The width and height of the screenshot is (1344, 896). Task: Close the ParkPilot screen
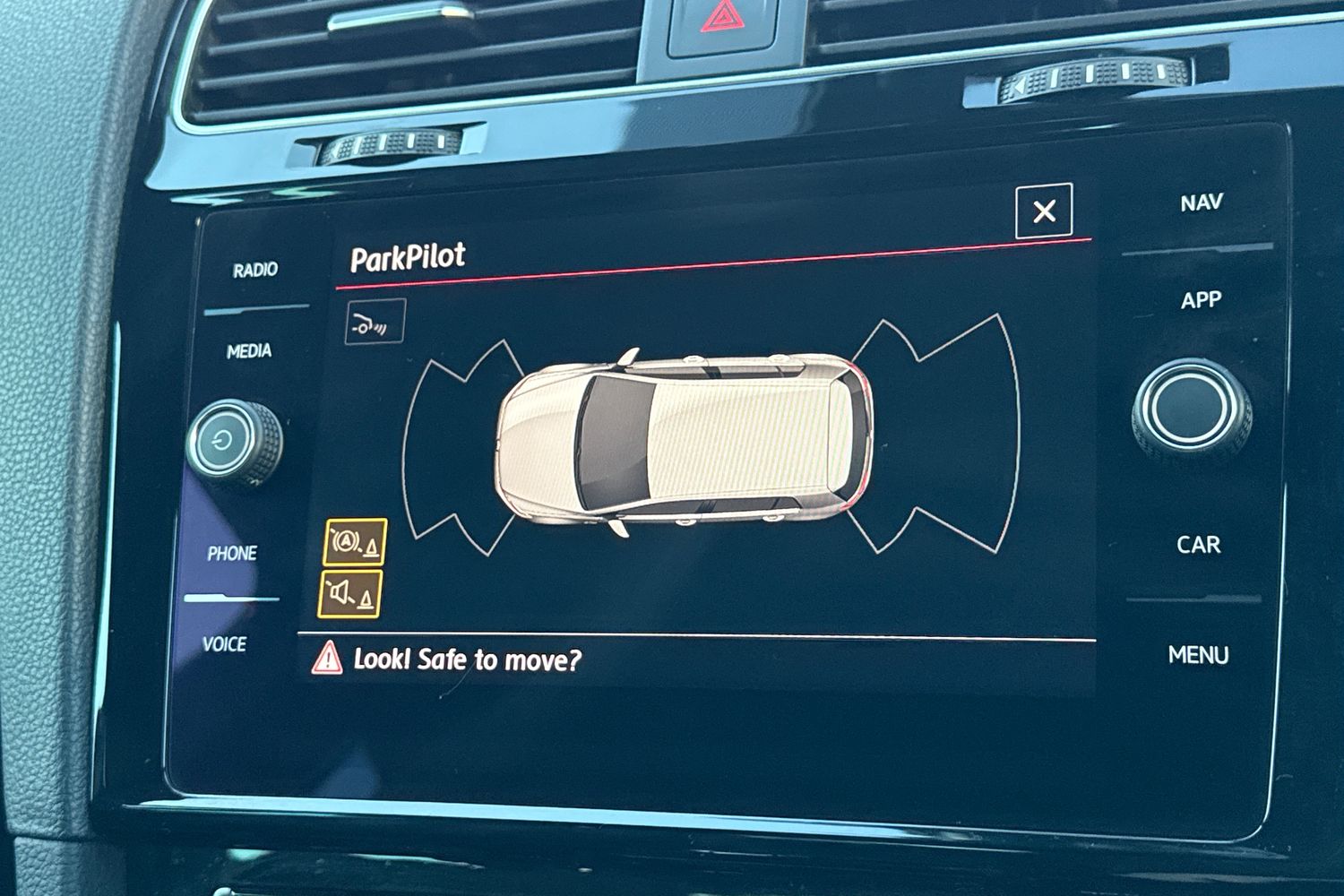(x=1044, y=211)
